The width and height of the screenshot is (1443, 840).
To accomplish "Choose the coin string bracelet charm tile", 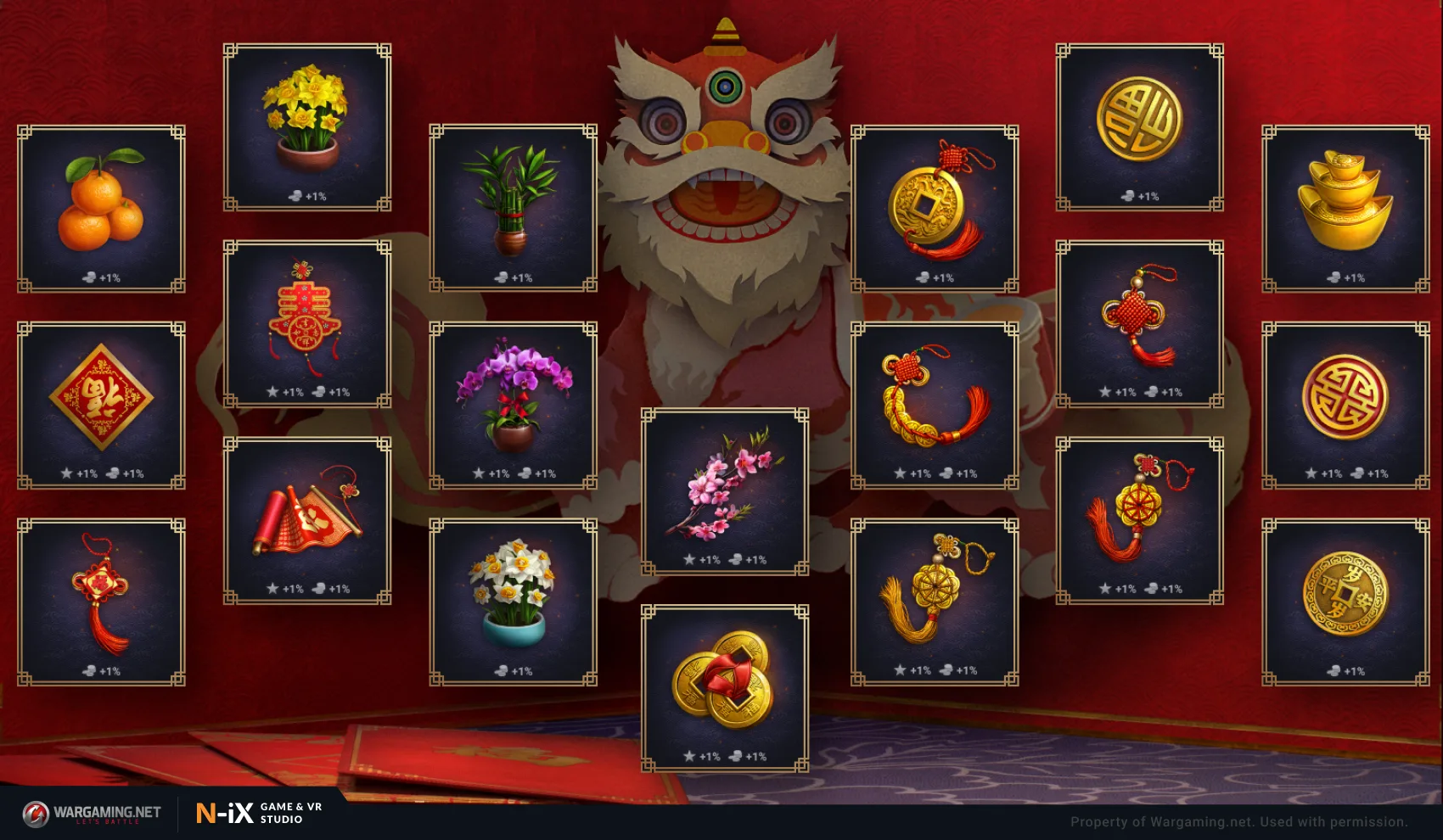I will (935, 406).
